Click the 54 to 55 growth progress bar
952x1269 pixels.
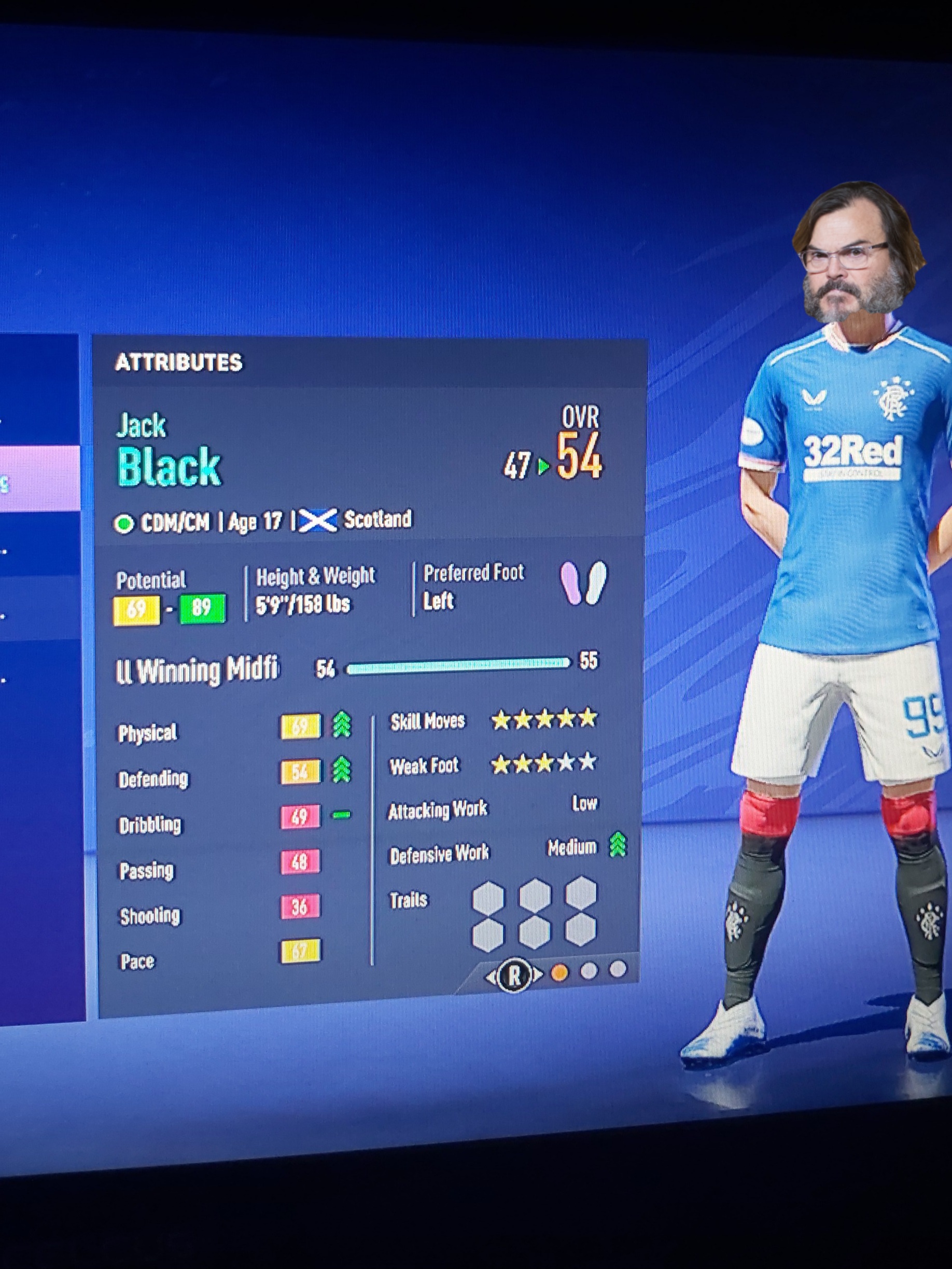(459, 667)
